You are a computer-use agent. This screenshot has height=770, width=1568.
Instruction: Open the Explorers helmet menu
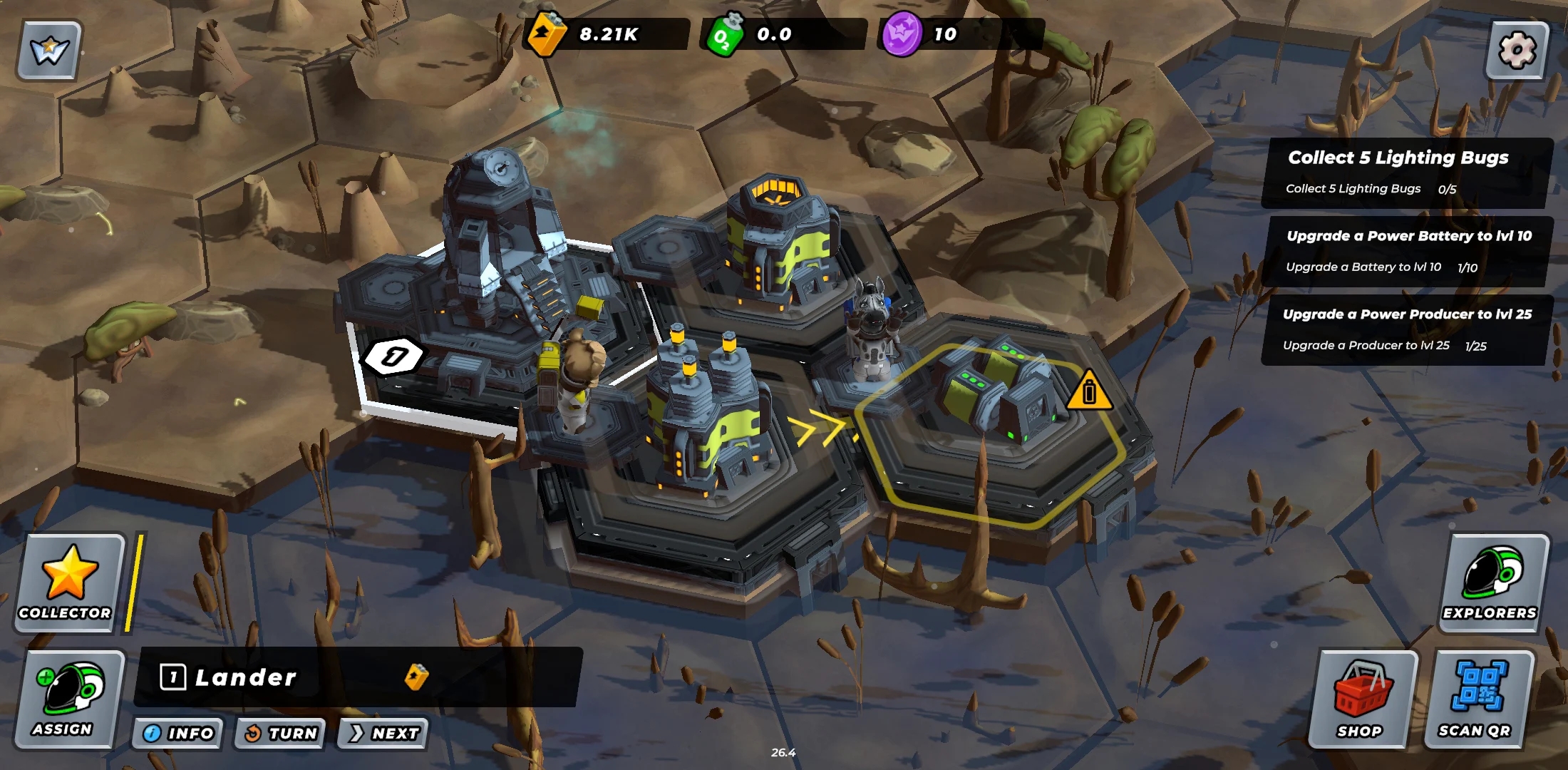pyautogui.click(x=1491, y=582)
